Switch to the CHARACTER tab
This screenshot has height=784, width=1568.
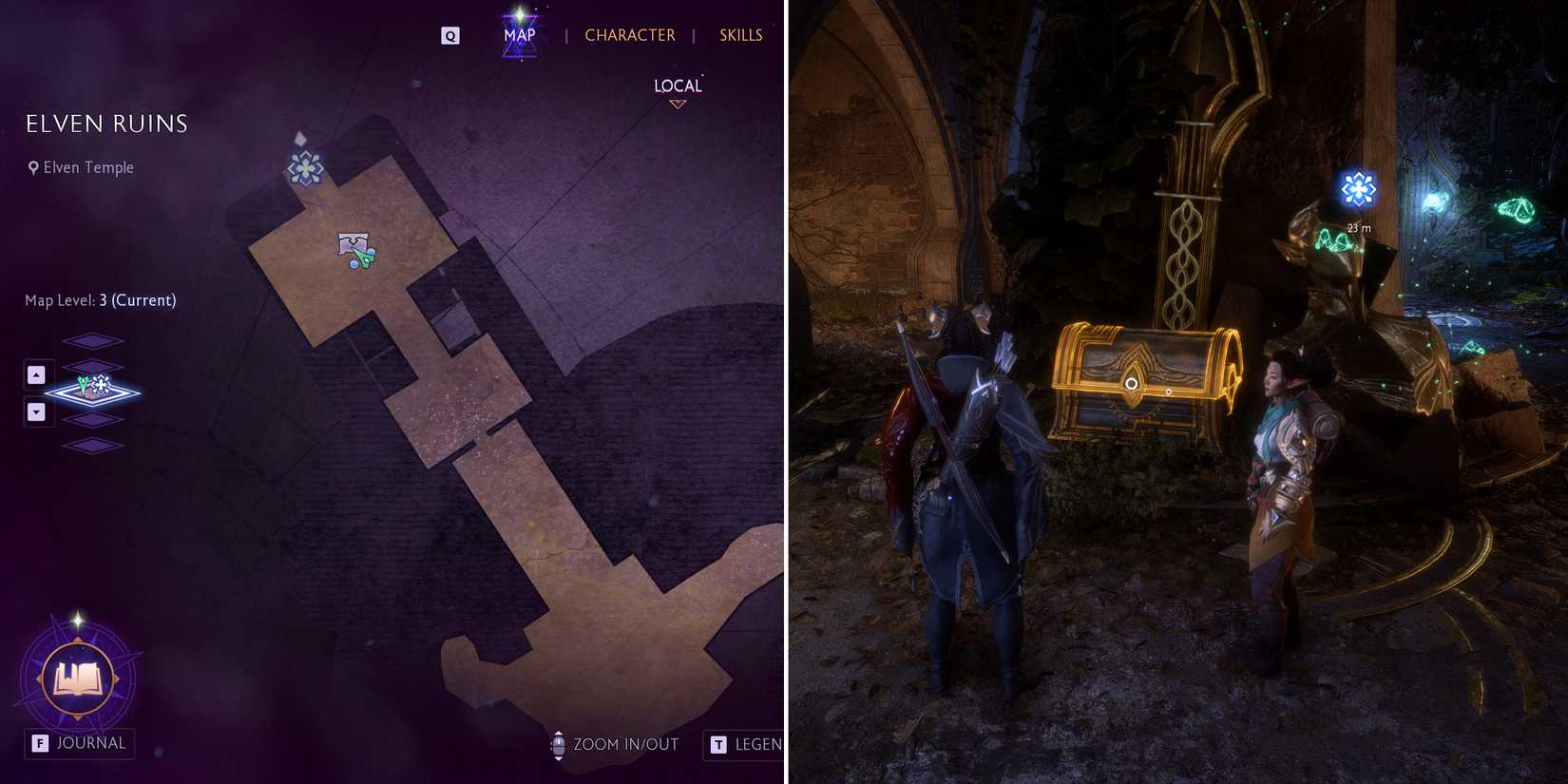(630, 34)
